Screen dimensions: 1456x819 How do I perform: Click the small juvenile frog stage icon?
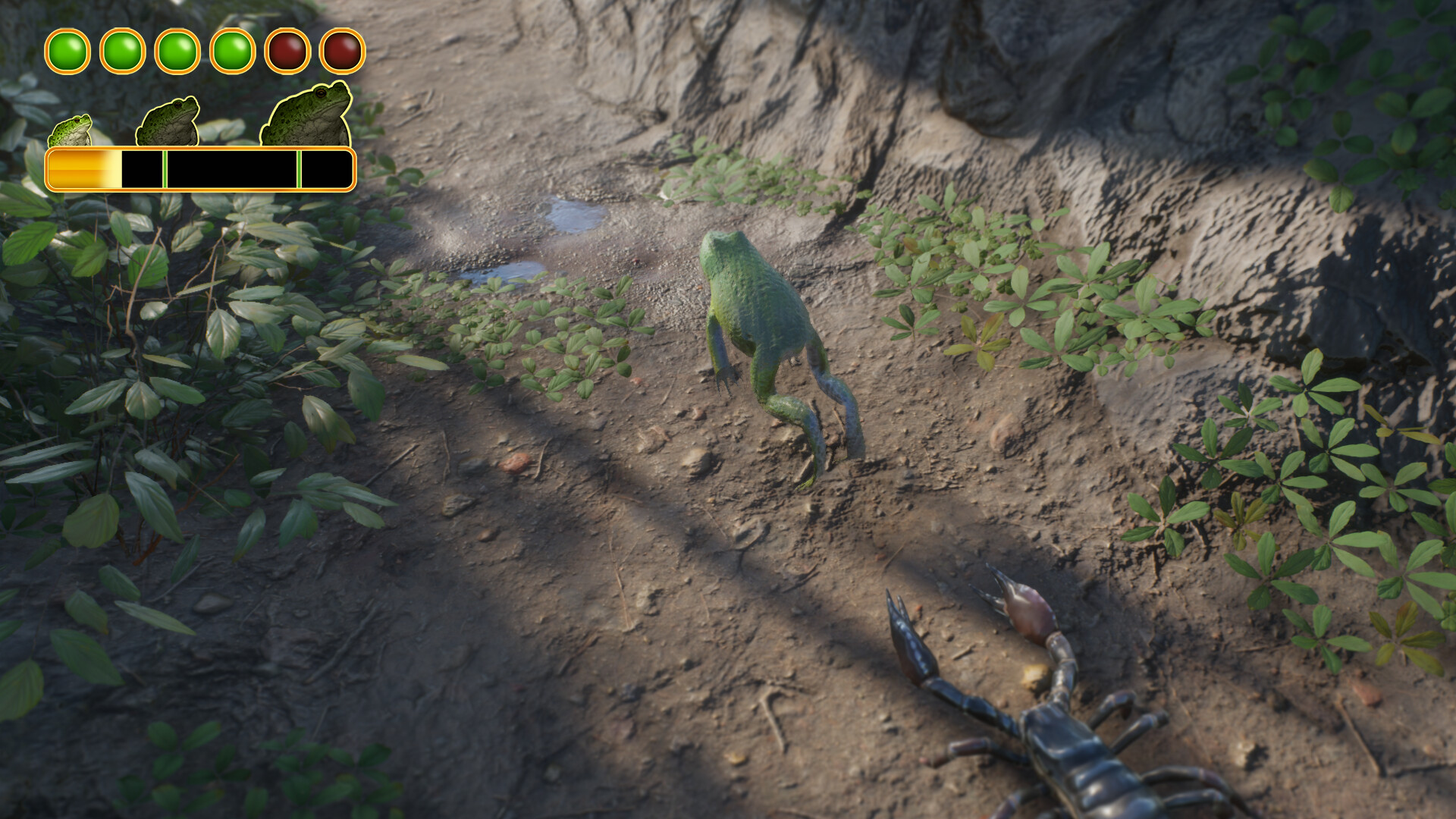[x=72, y=129]
